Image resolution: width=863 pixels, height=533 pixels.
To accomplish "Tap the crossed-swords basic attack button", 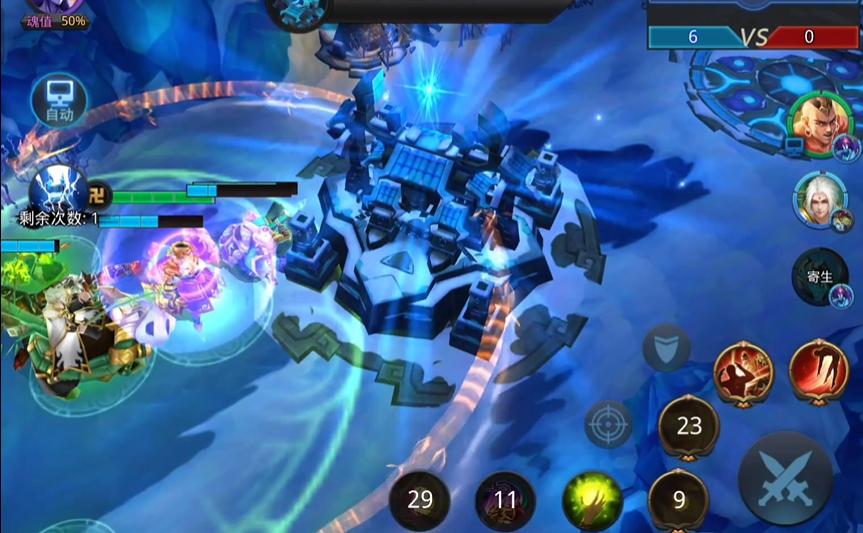I will click(x=785, y=478).
